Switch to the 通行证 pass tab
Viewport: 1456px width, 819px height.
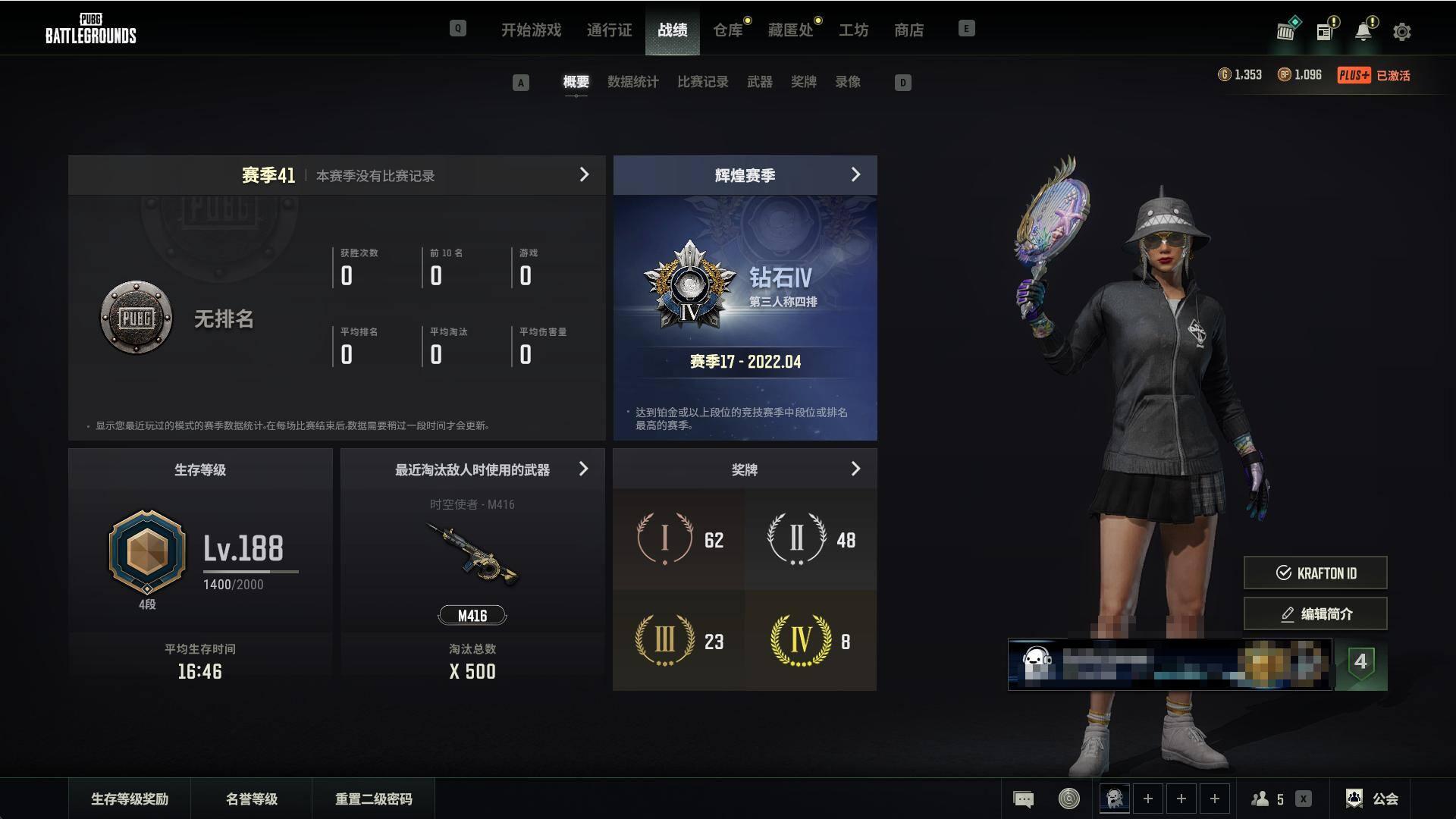tap(609, 30)
